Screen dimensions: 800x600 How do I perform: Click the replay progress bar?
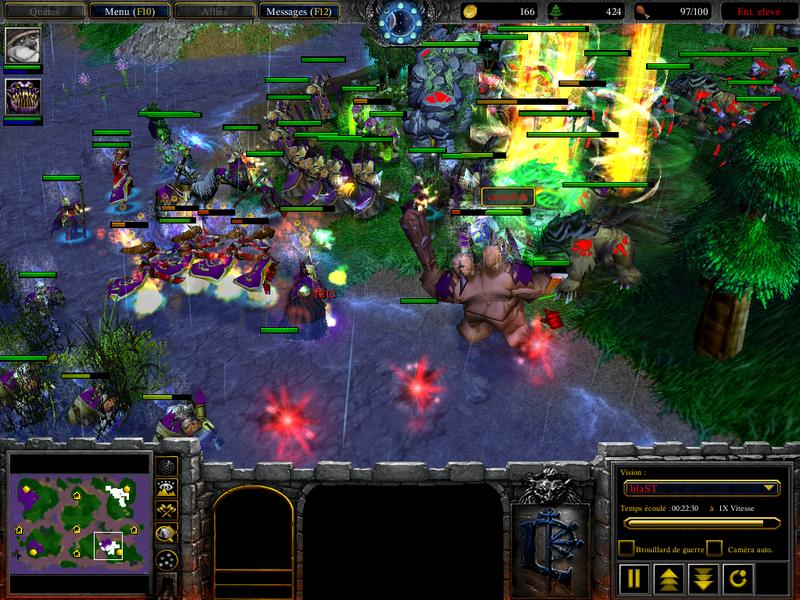(x=701, y=522)
